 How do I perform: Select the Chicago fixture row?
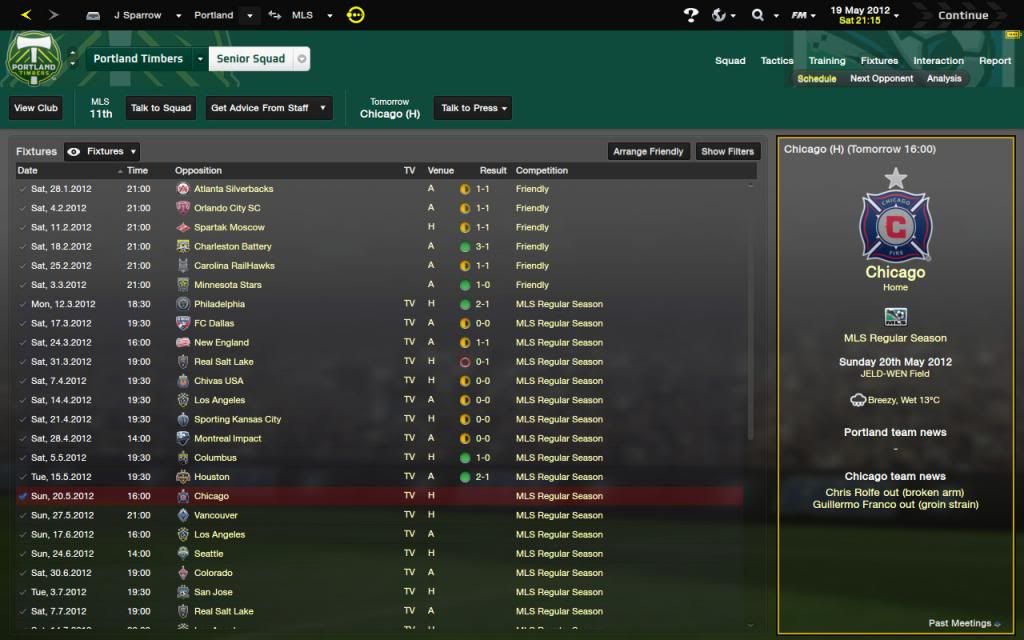380,496
